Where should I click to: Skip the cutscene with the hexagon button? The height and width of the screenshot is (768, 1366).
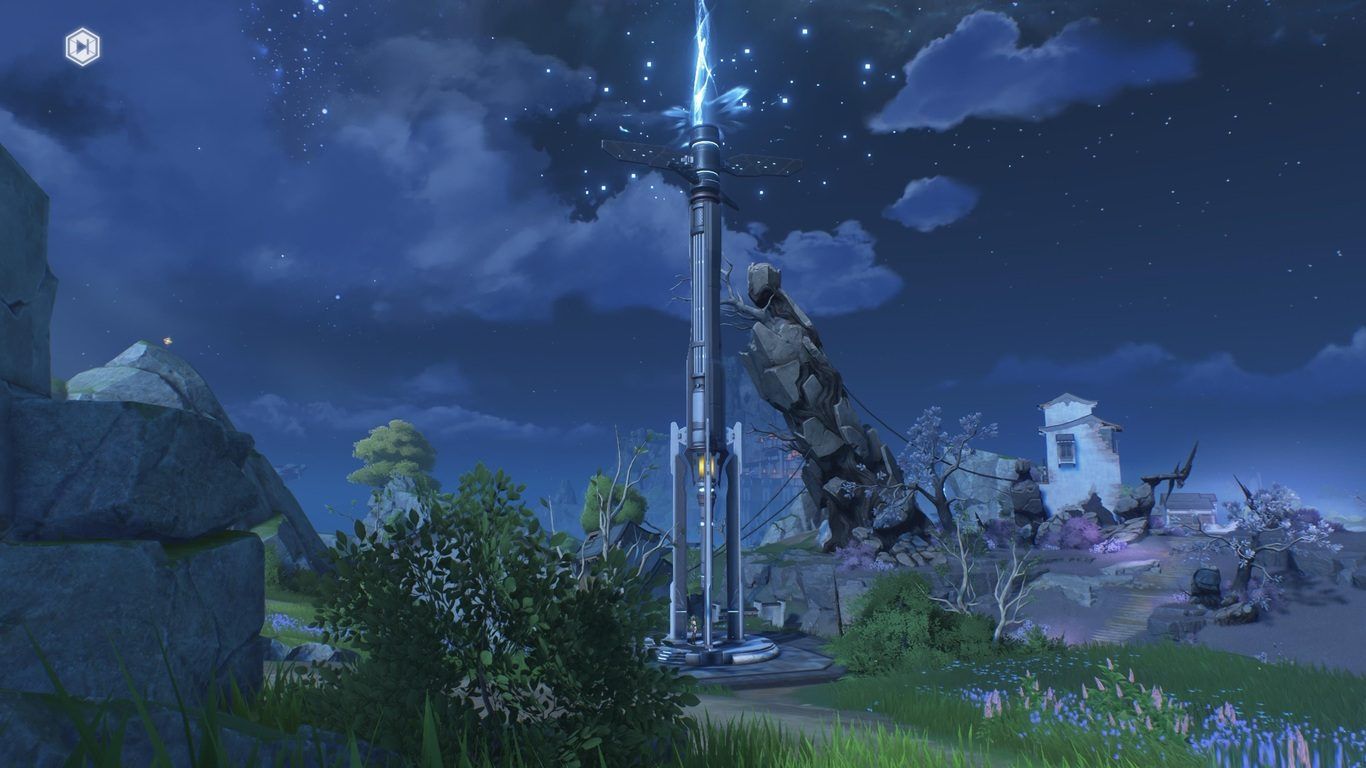click(x=82, y=47)
